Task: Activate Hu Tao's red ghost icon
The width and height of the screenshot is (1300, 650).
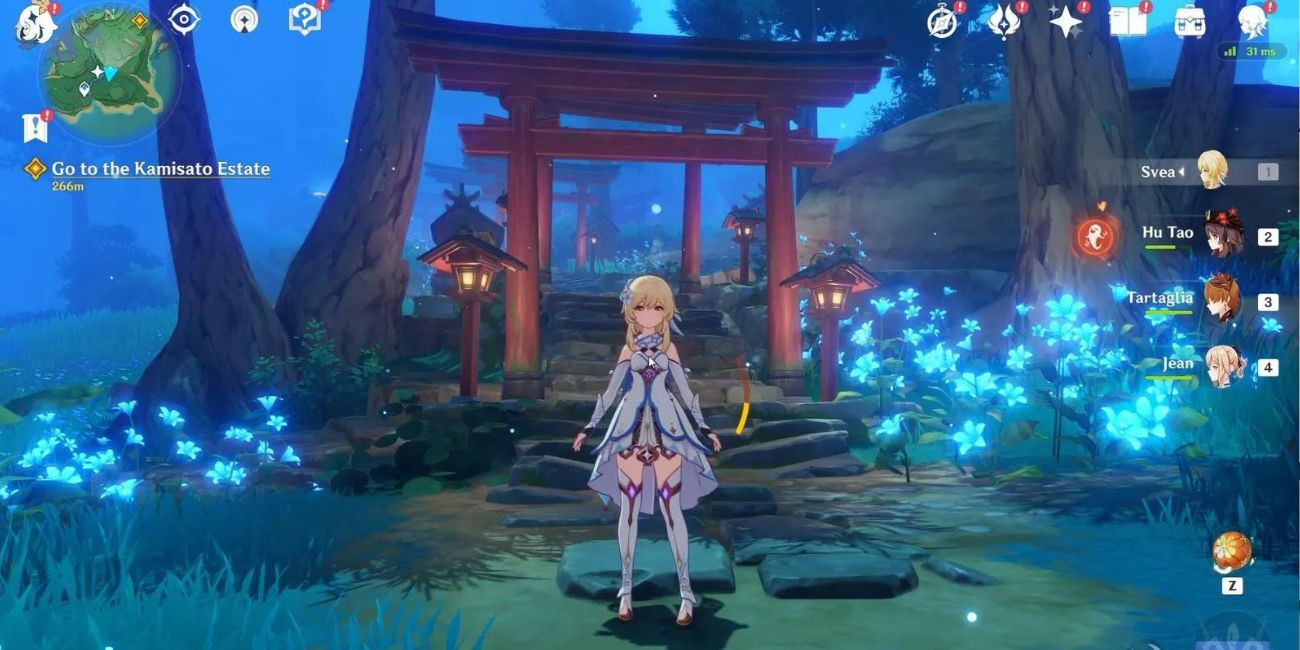Action: tap(1095, 238)
